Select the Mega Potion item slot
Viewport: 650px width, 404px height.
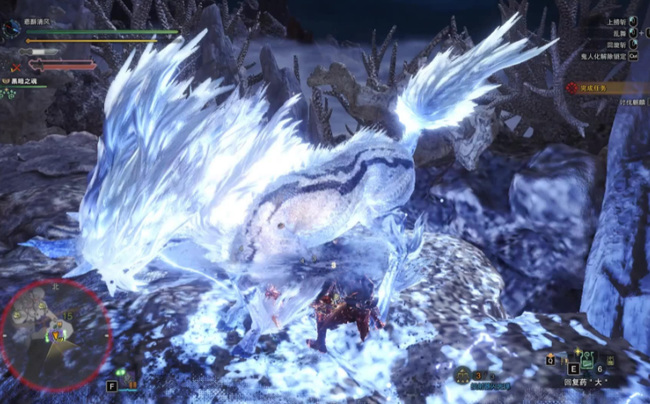pyautogui.click(x=588, y=360)
